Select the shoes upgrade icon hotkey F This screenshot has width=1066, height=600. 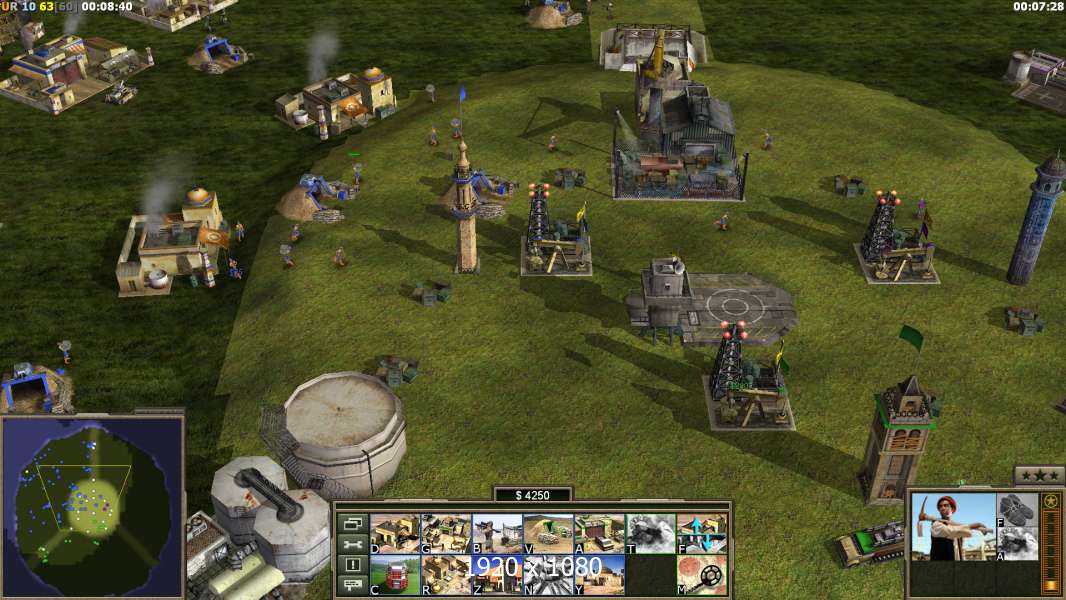coord(1018,510)
